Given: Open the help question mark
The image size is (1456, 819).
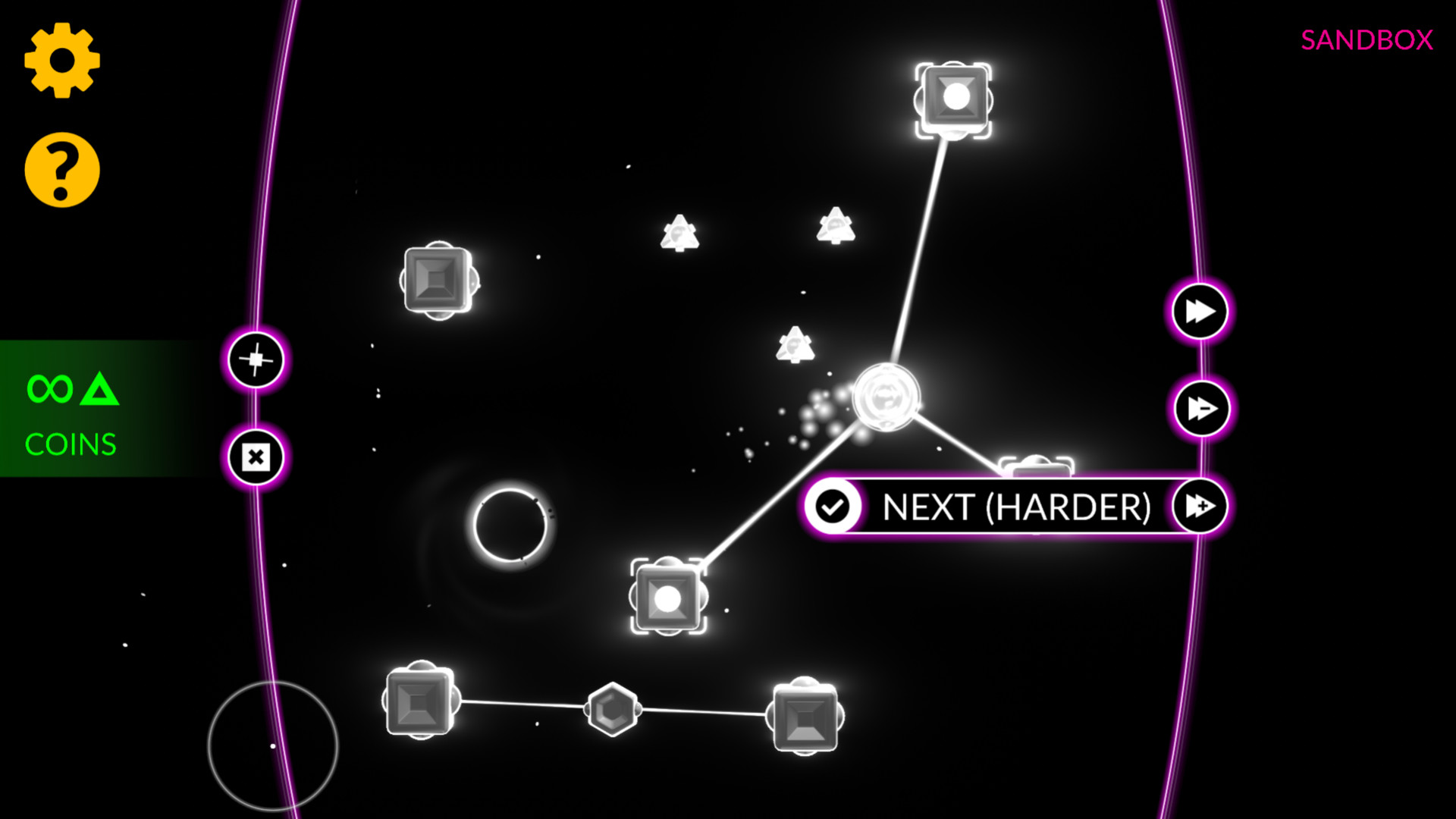Looking at the screenshot, I should (61, 169).
